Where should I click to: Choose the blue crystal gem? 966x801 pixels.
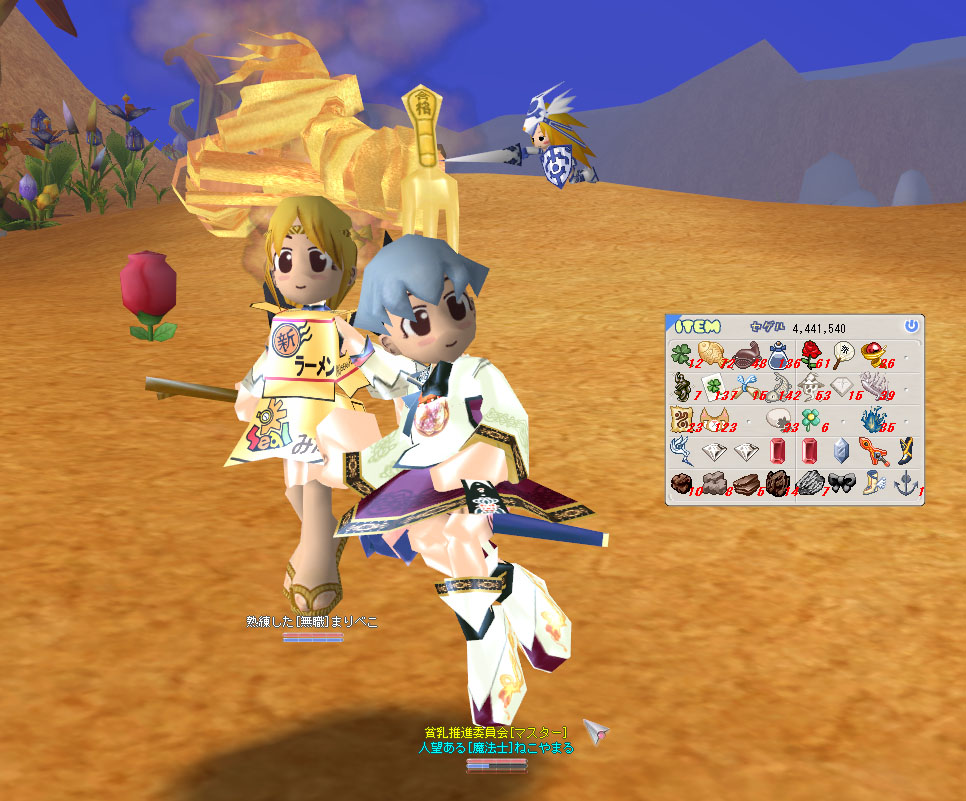click(843, 451)
